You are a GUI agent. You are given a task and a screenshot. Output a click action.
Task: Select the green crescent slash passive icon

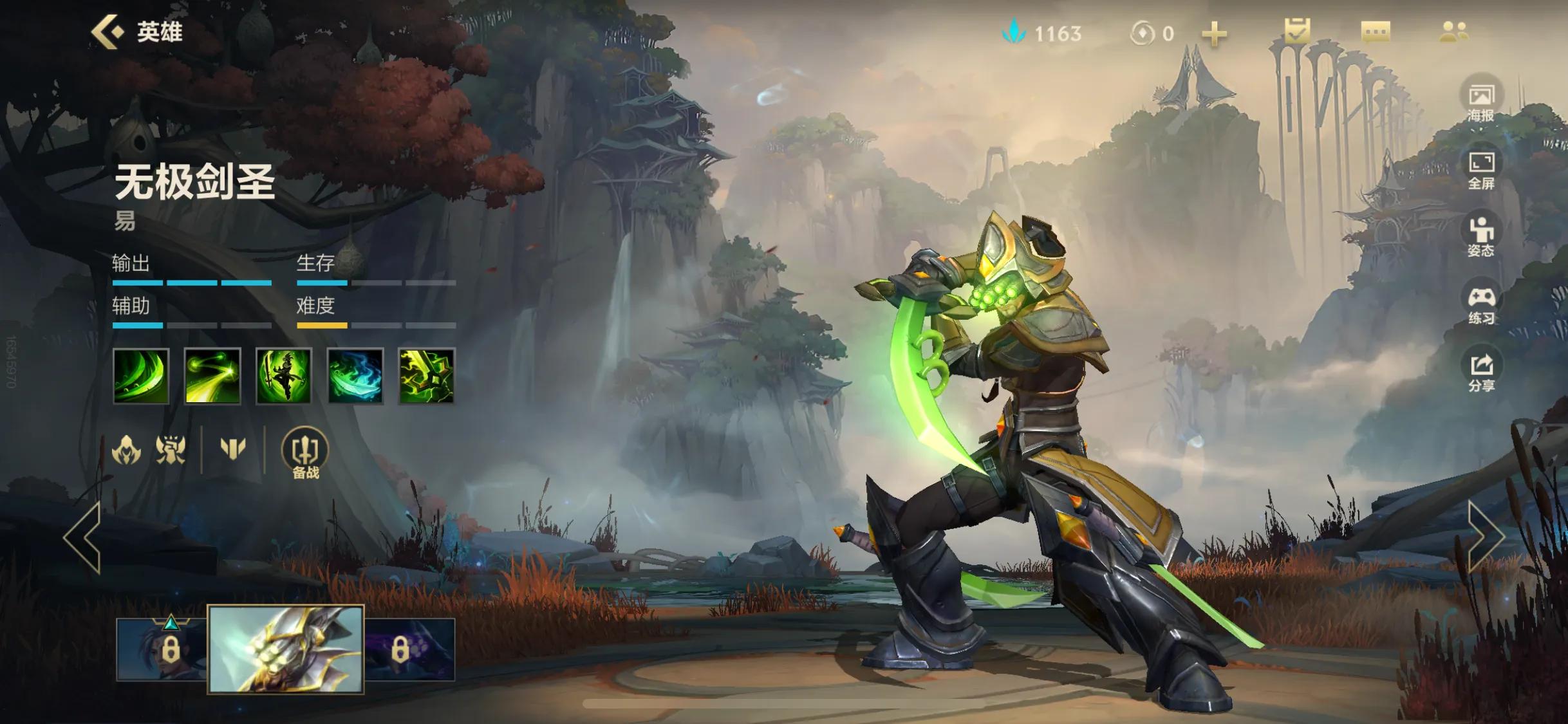point(141,376)
